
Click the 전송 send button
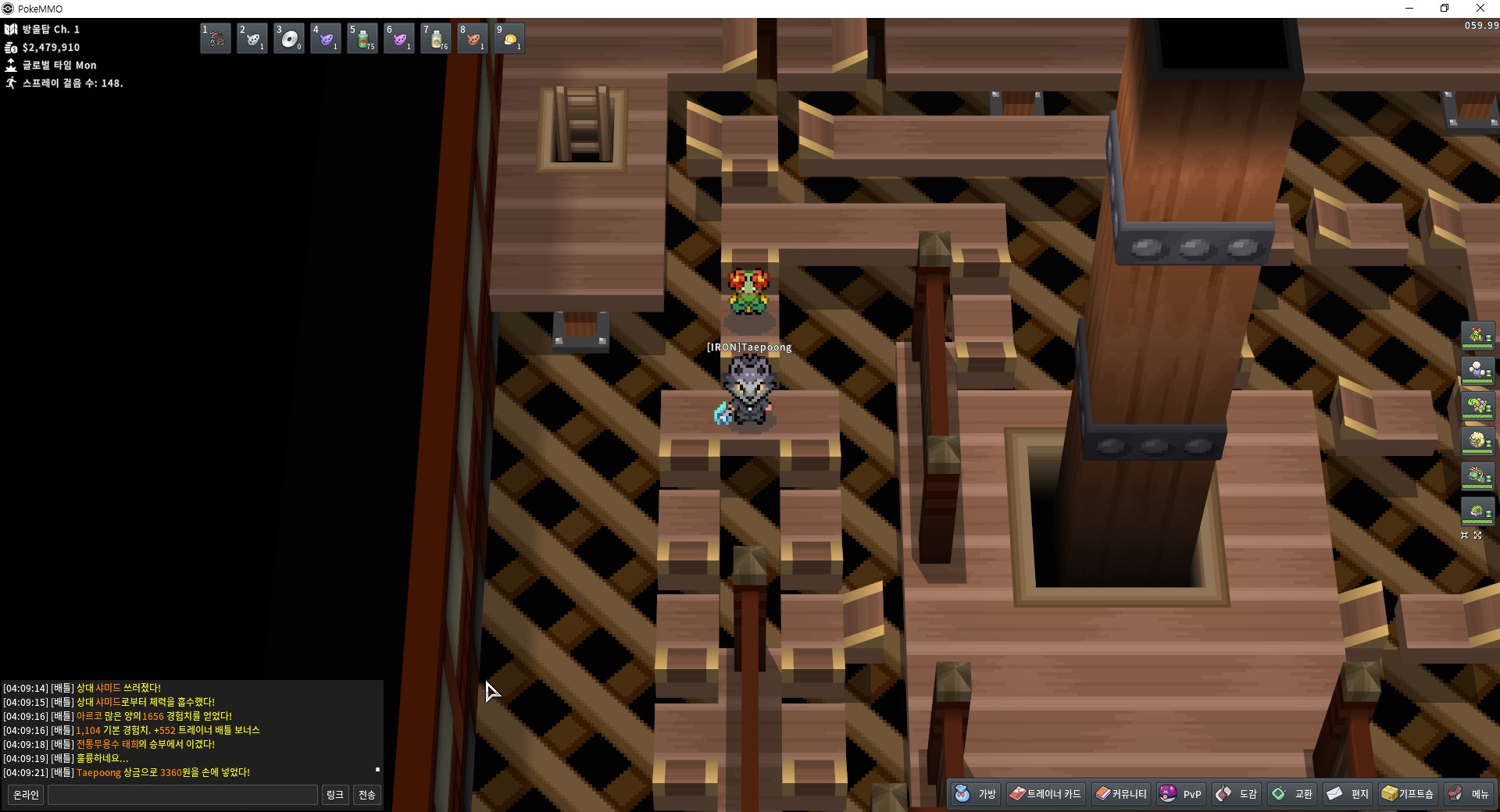point(367,795)
